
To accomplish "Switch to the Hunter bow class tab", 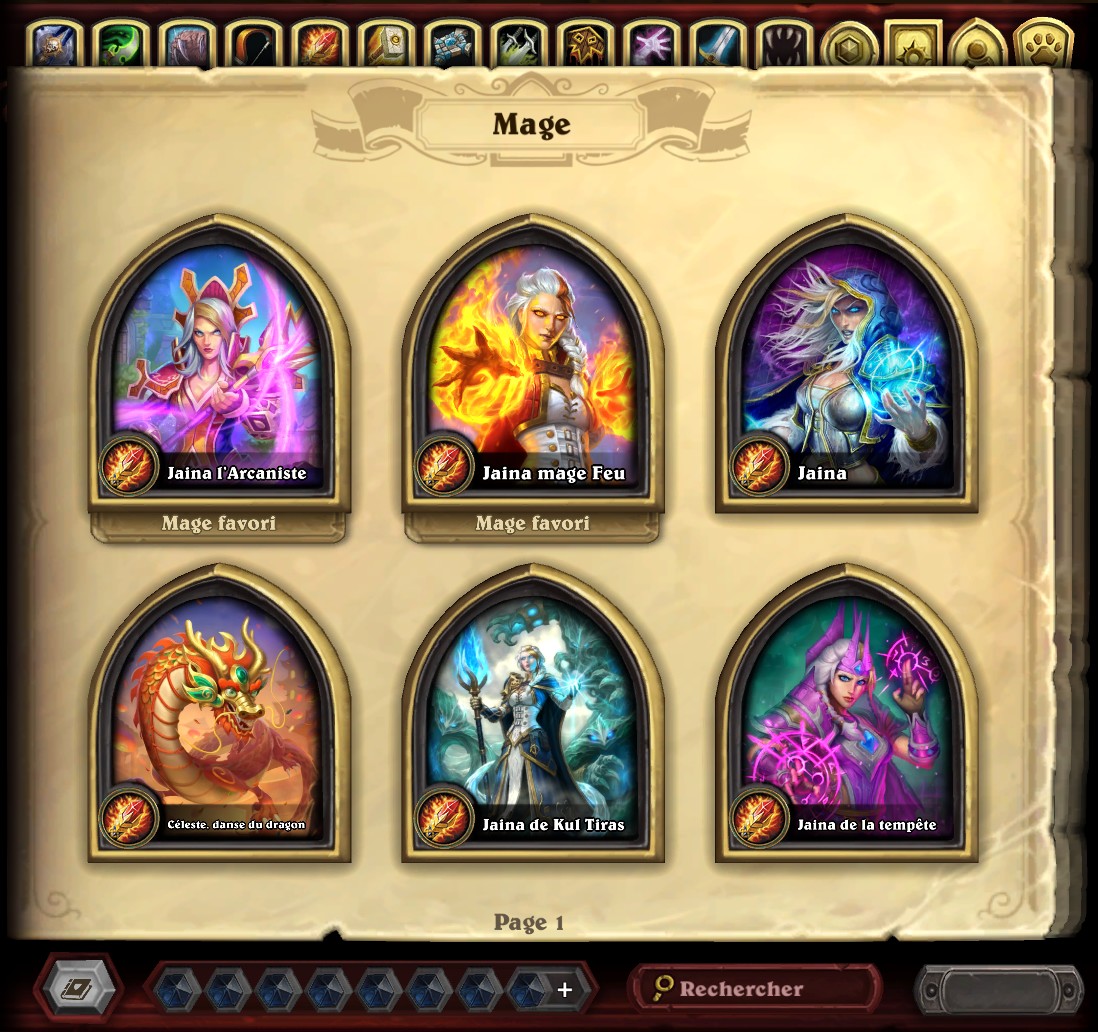I will click(x=254, y=45).
